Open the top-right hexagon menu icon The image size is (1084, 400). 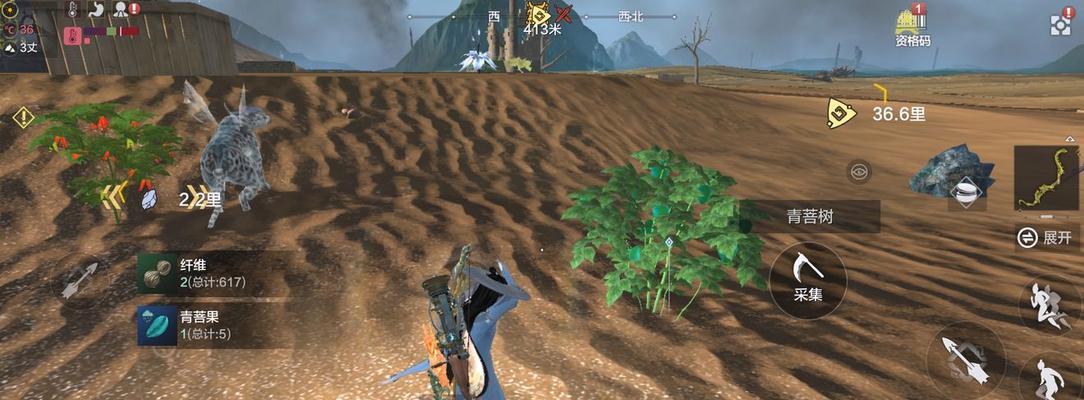click(x=1060, y=25)
